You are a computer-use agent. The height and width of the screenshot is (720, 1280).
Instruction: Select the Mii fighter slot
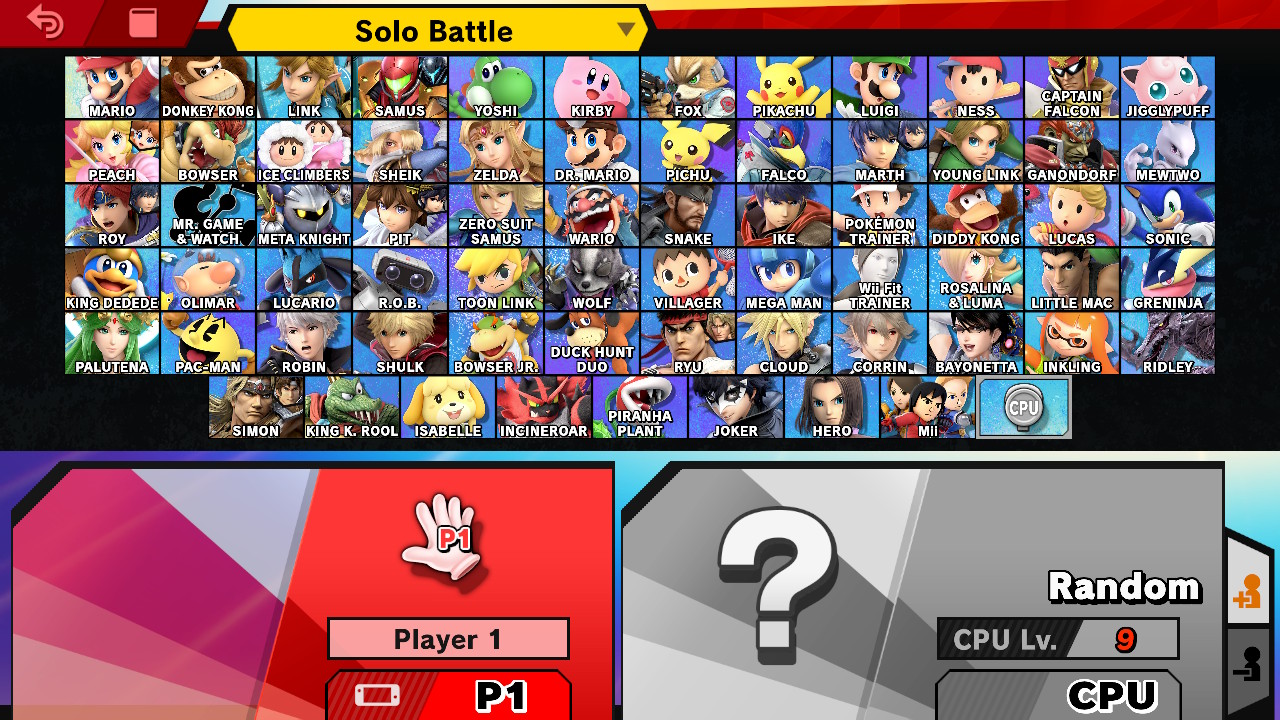point(928,407)
